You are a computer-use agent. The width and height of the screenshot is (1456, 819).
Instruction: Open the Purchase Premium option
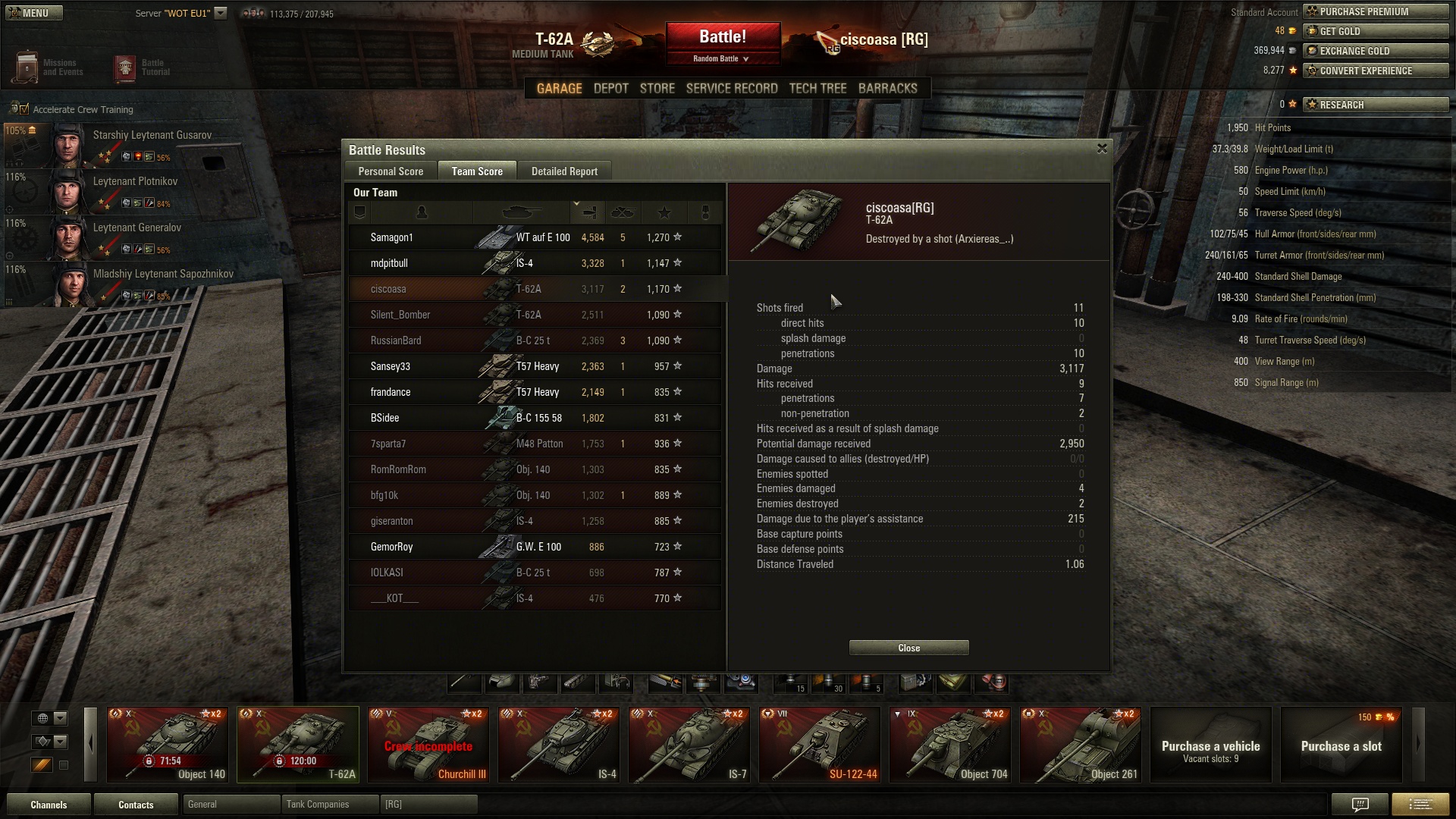click(x=1375, y=11)
